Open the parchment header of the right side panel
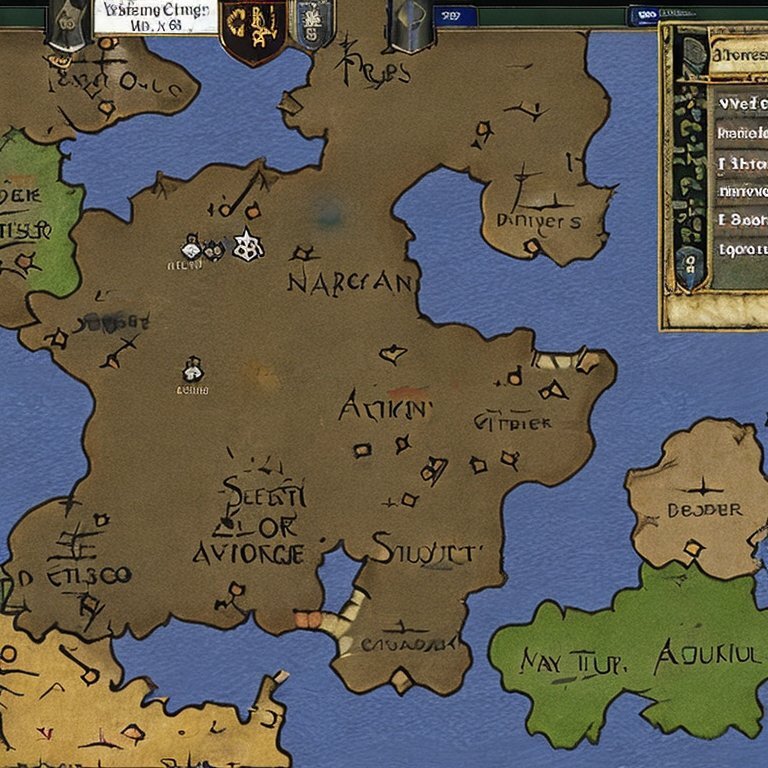The height and width of the screenshot is (768, 768). coord(738,59)
